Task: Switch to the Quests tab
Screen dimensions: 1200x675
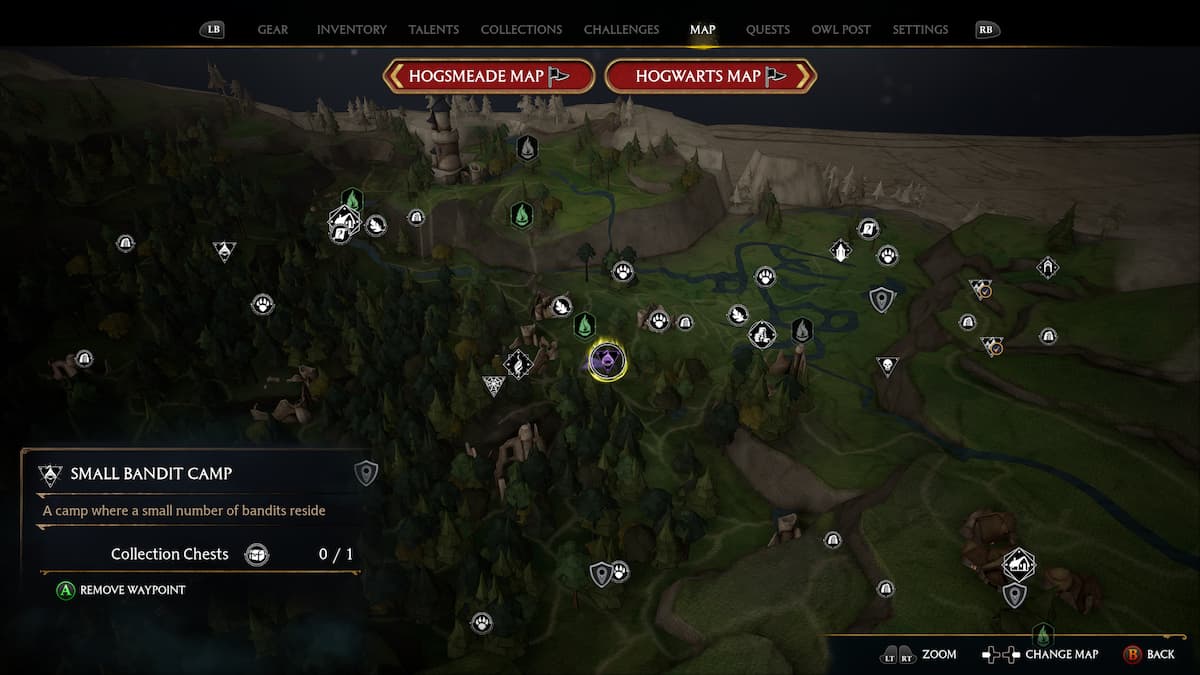Action: coord(767,30)
